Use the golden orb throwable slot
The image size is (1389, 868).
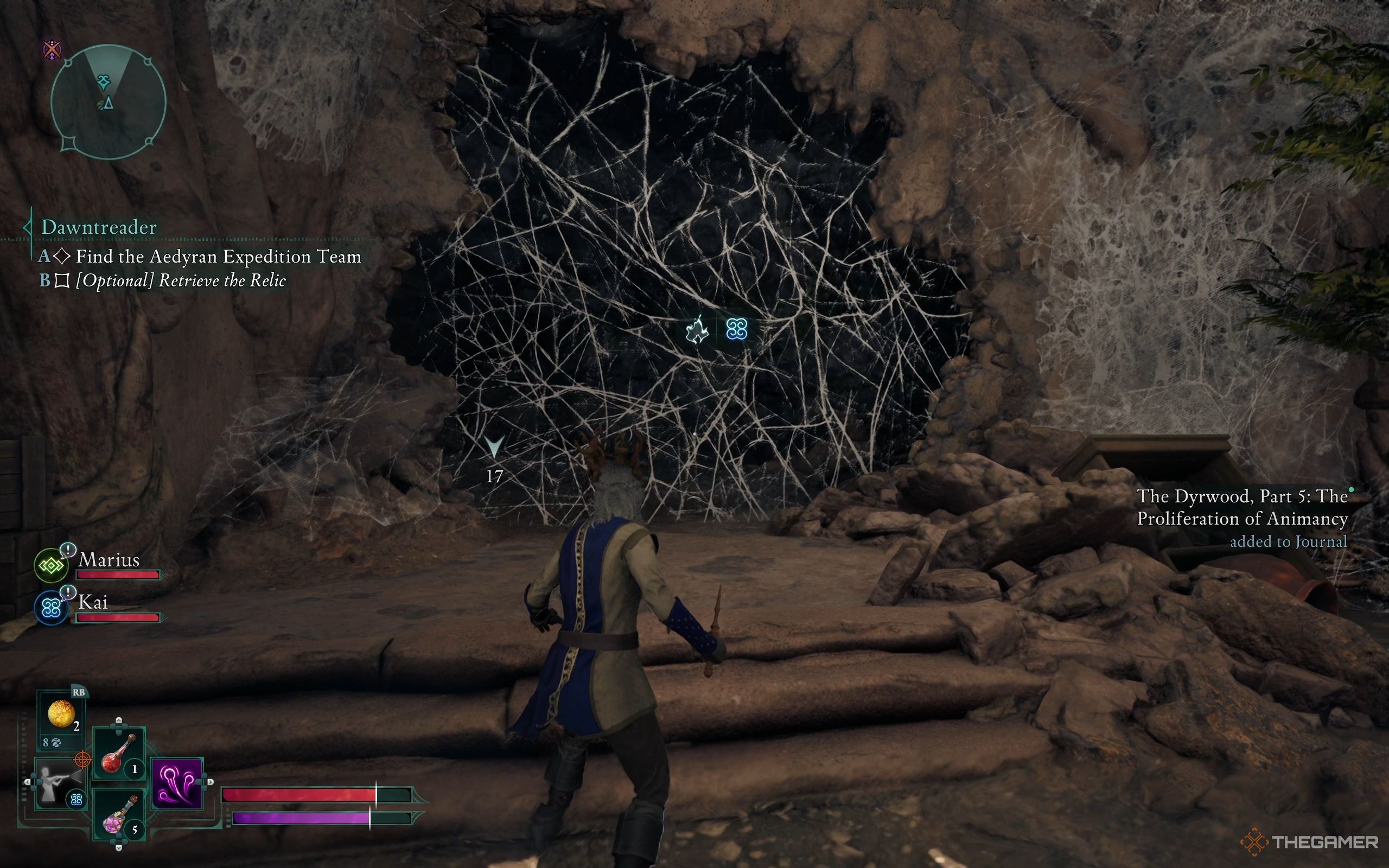(61, 713)
